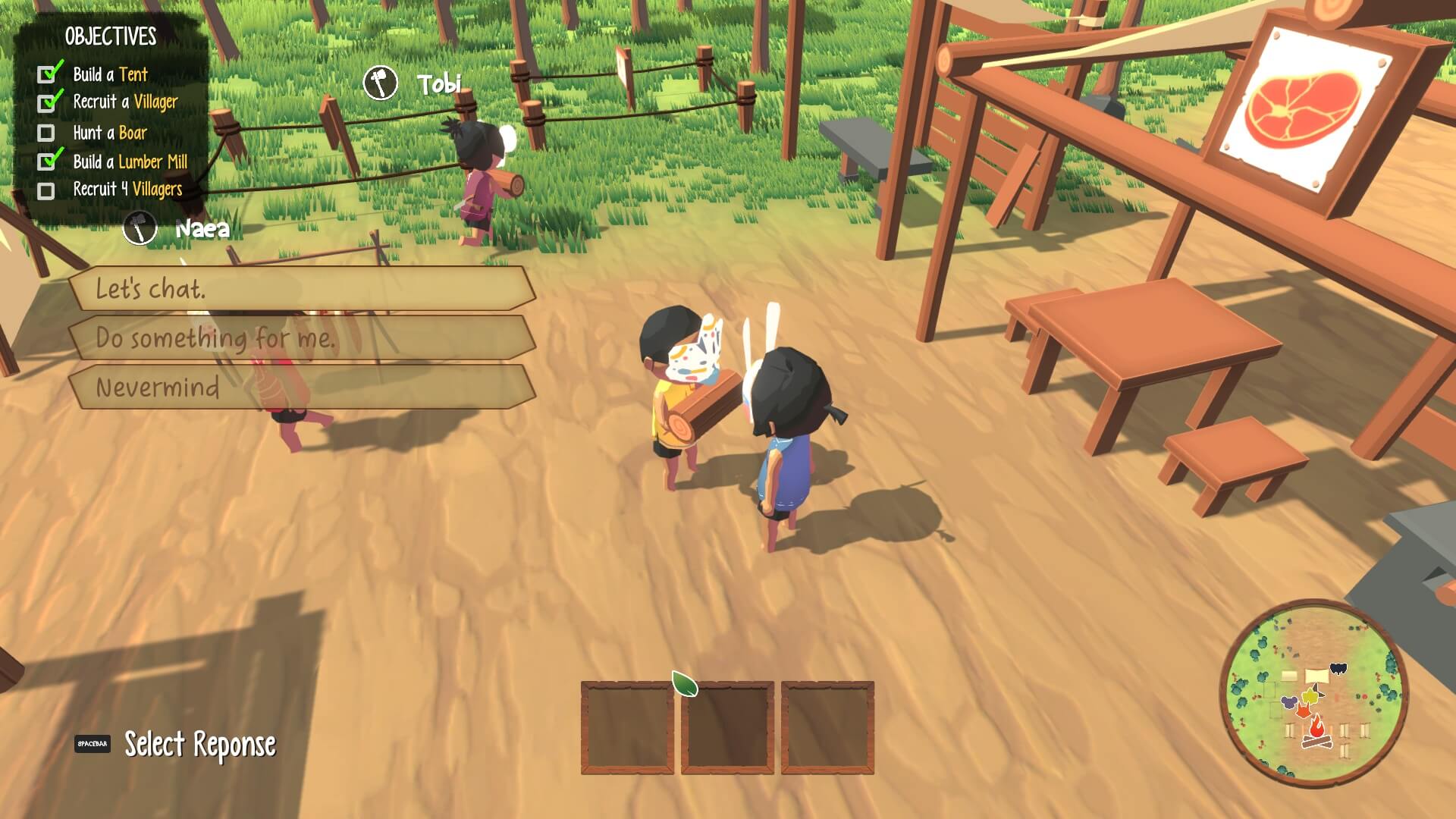1456x819 pixels.
Task: Select the hotbar slot with the green leaf
Action: tap(727, 727)
